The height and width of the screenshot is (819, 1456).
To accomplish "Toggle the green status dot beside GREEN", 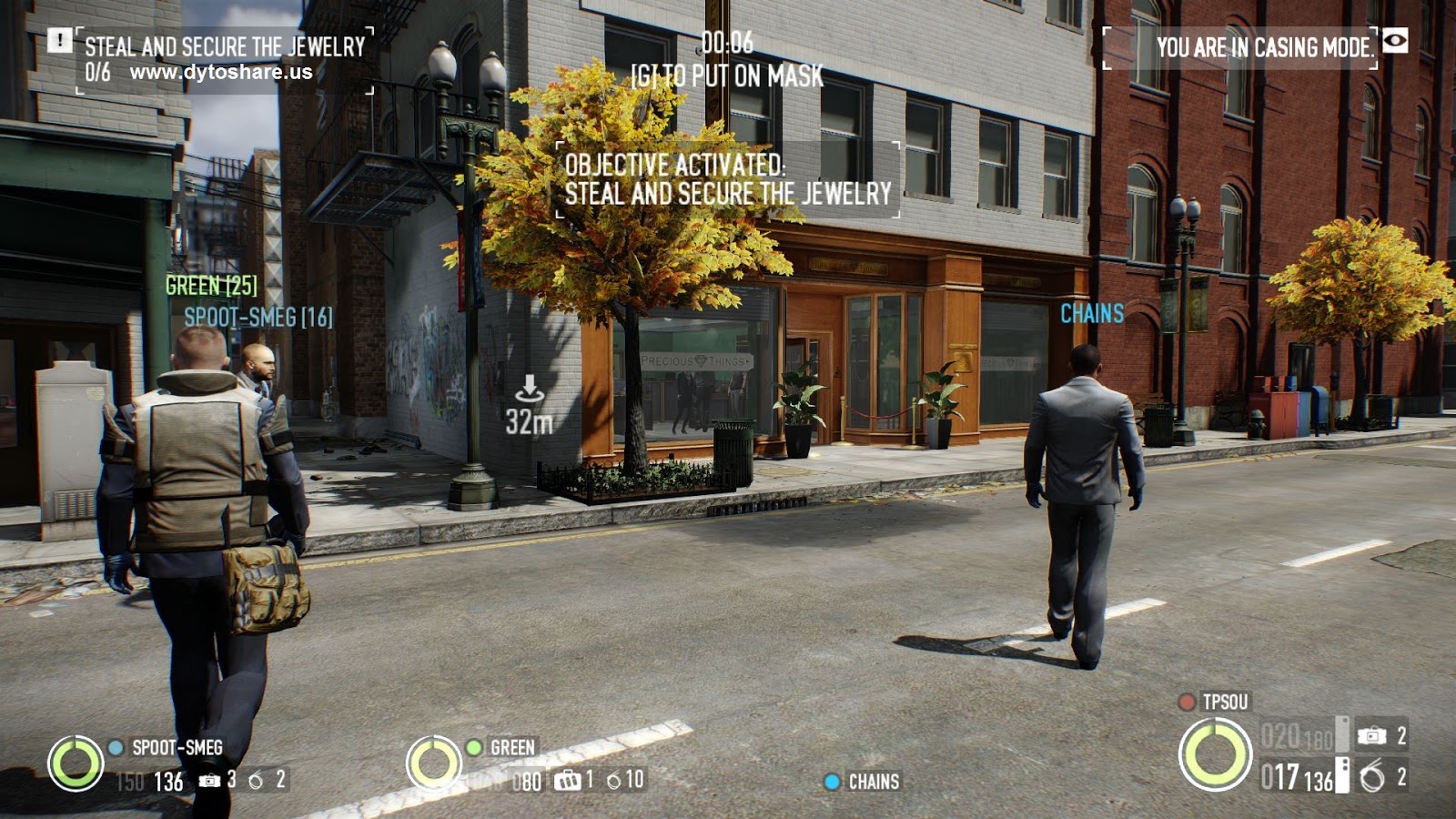I will coord(474,748).
